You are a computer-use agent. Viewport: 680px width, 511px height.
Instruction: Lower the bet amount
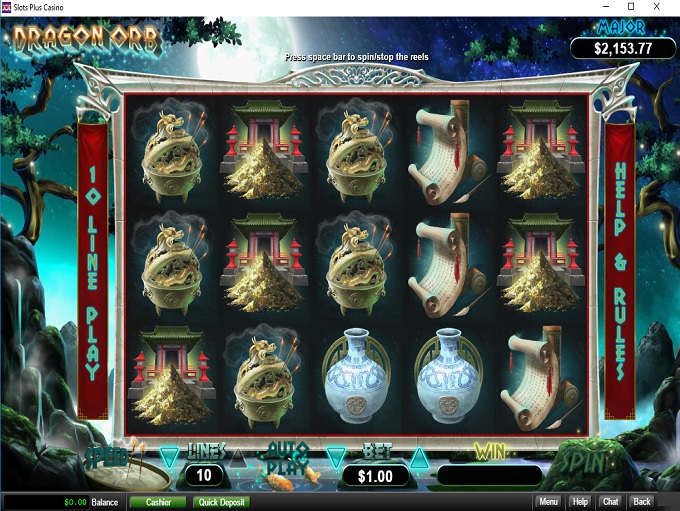334,458
